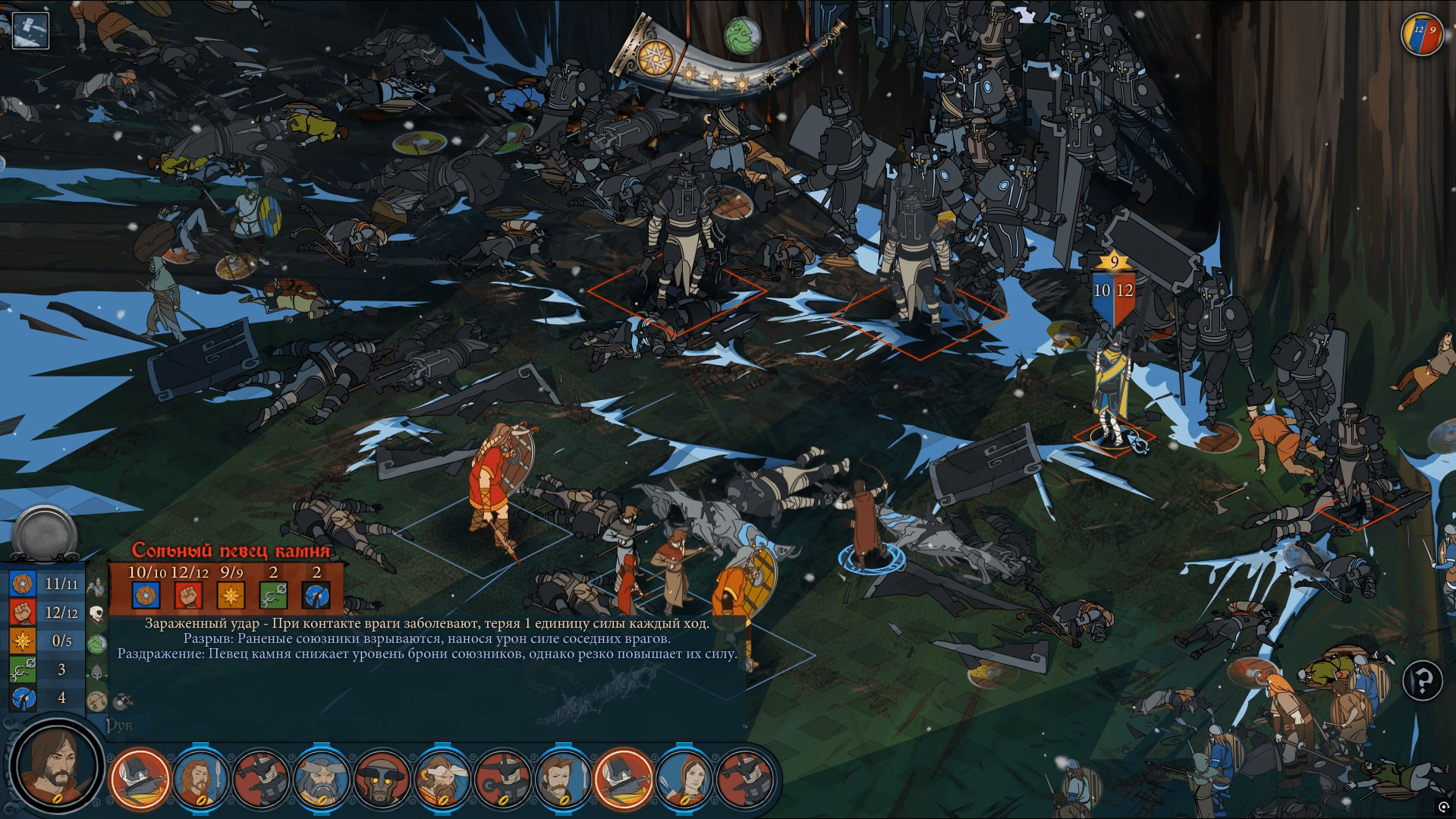Image resolution: width=1456 pixels, height=819 pixels.
Task: Choose the hooded woman archer portrait
Action: (684, 779)
